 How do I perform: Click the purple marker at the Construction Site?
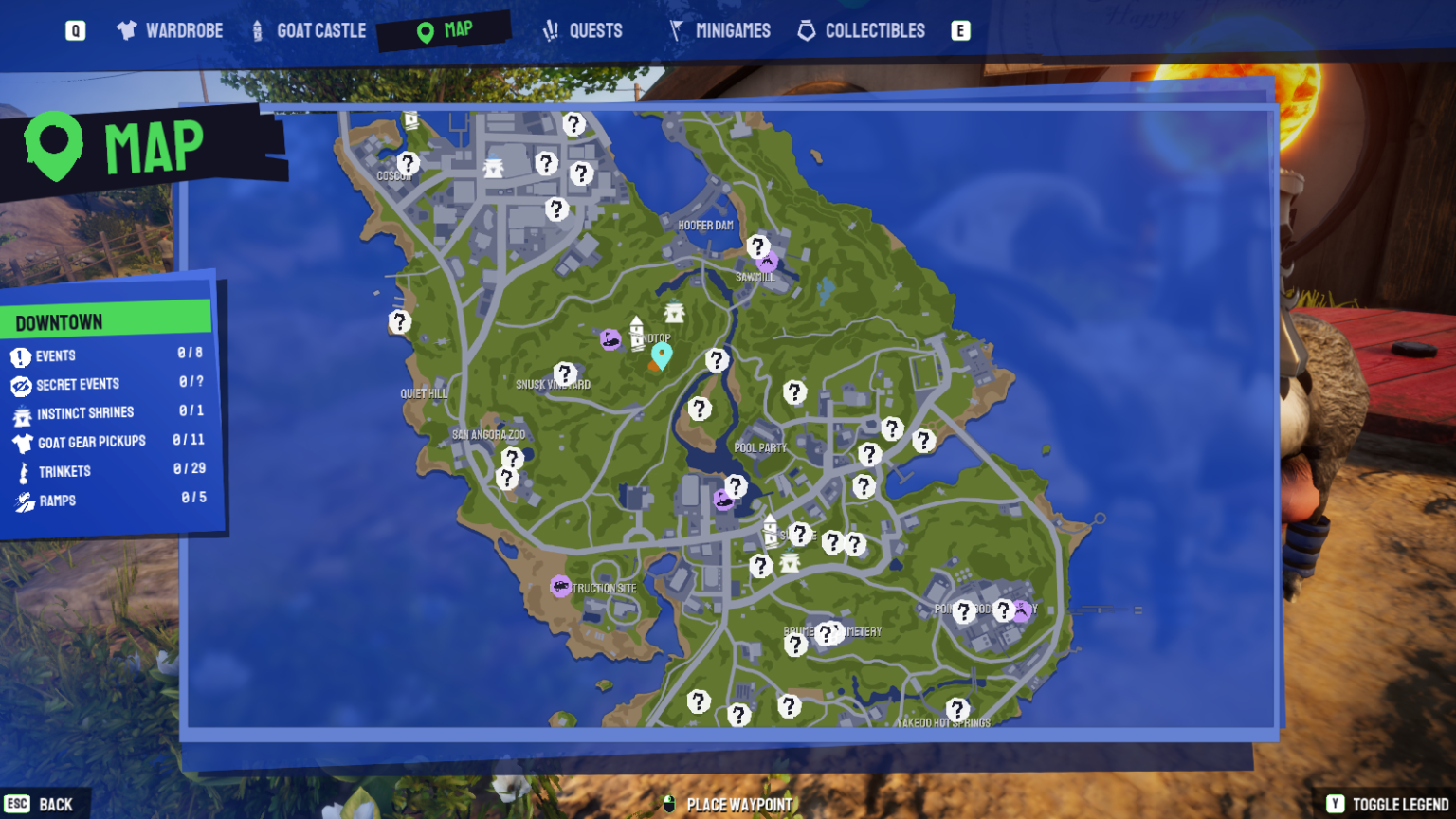(x=559, y=588)
